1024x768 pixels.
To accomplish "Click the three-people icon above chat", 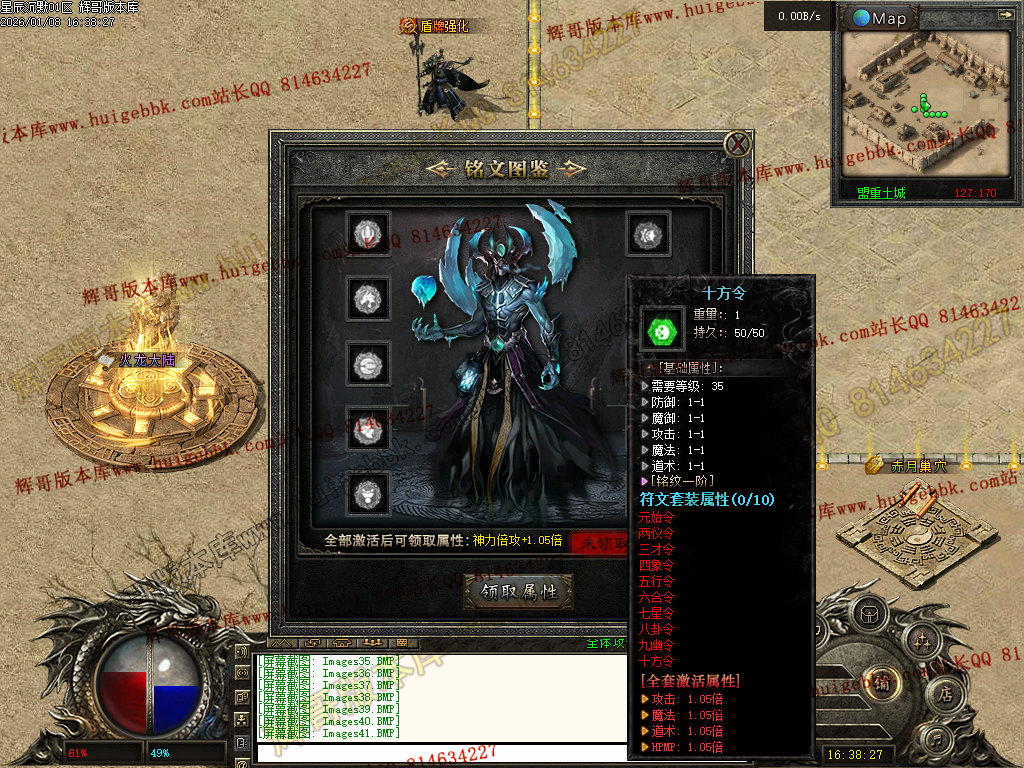I will (374, 642).
